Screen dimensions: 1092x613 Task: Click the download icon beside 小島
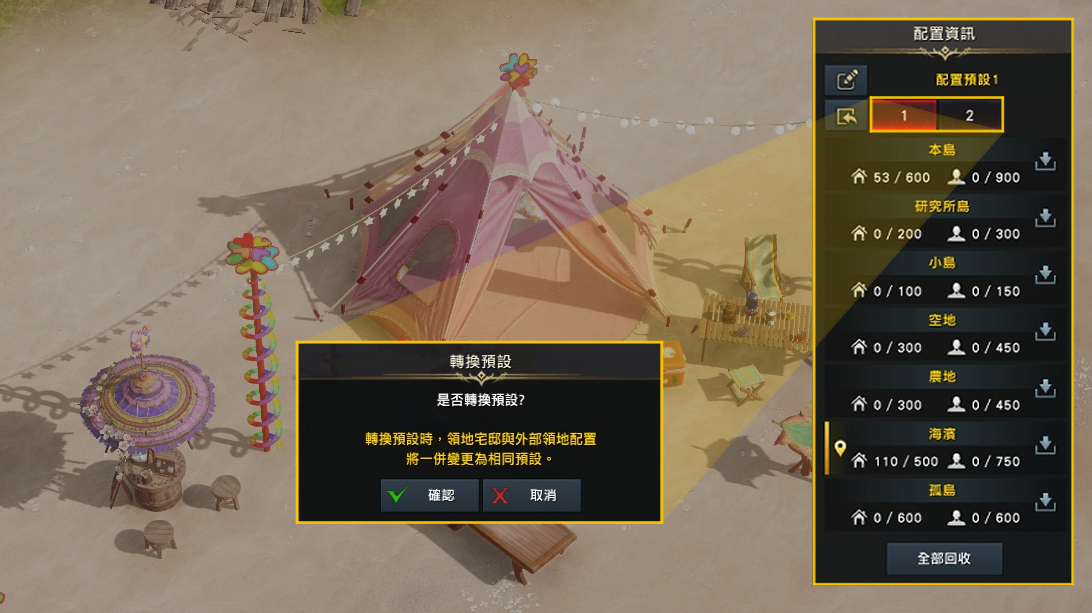pos(1045,274)
